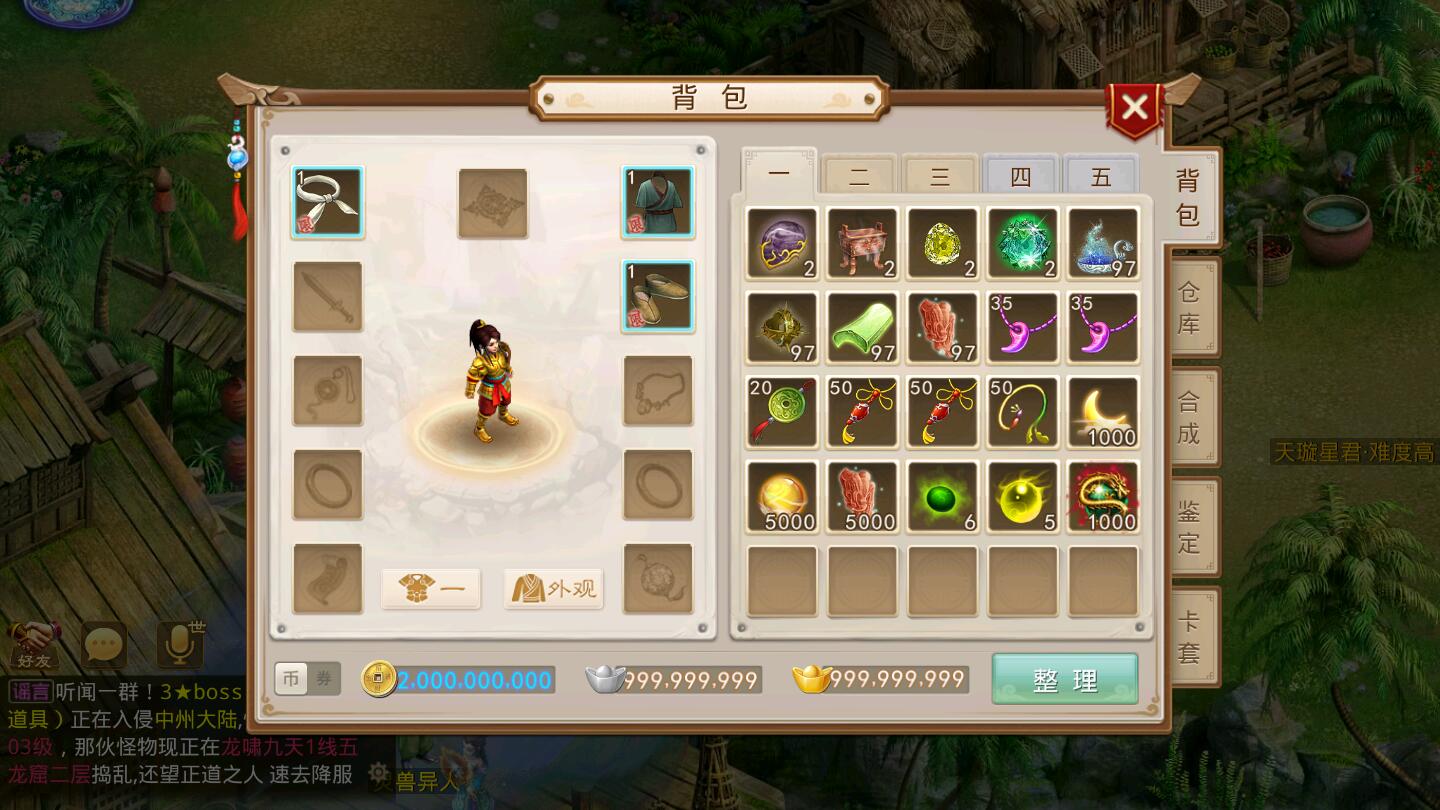Choose the equipped green robe slot

tap(658, 202)
